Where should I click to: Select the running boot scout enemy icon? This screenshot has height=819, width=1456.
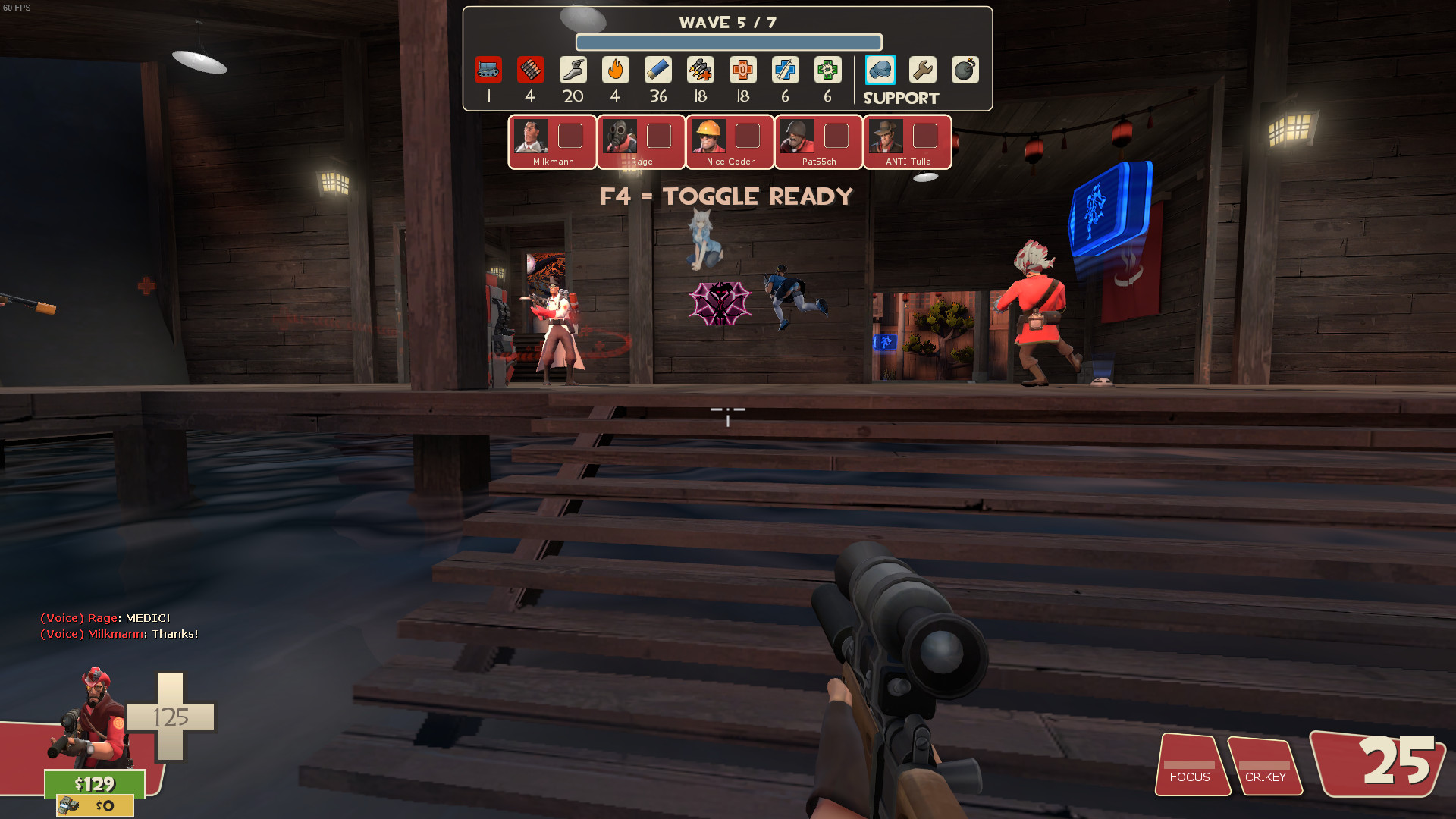click(x=573, y=71)
